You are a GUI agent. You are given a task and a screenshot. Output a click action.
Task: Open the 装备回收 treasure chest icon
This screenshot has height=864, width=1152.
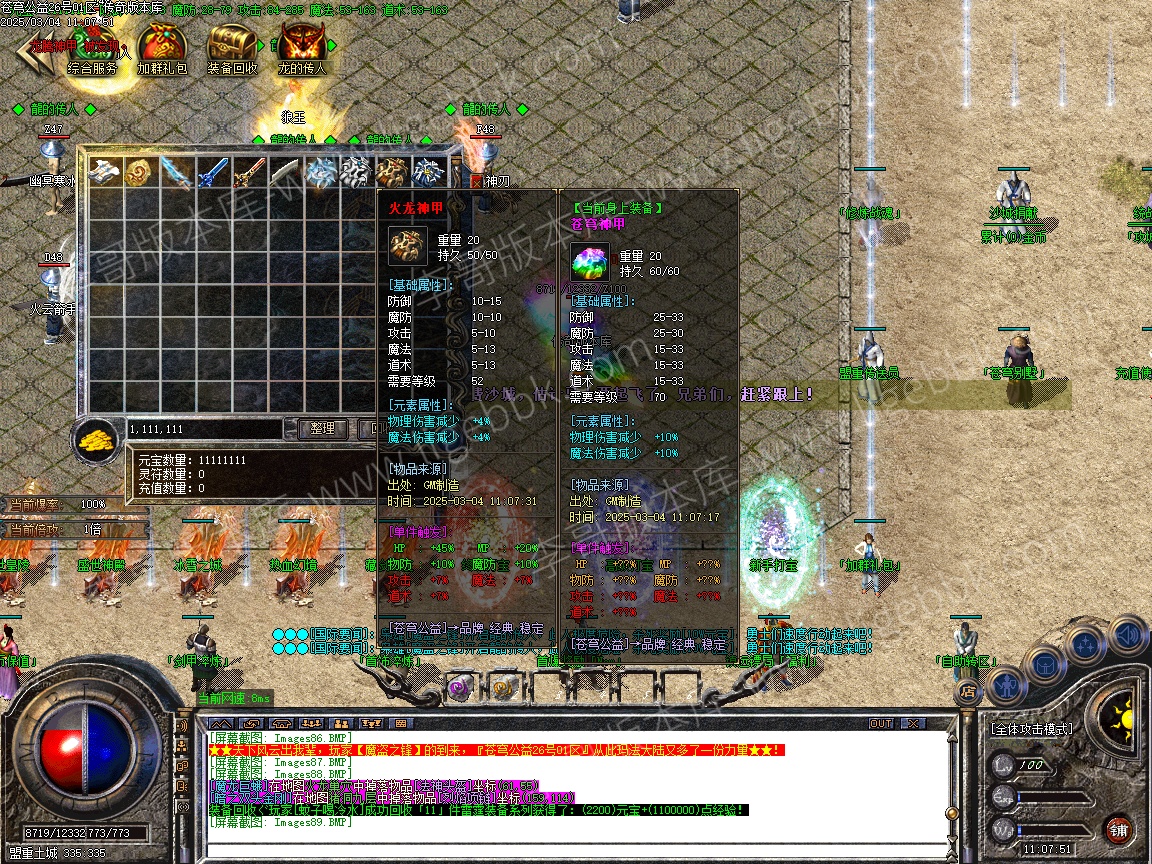click(x=232, y=48)
